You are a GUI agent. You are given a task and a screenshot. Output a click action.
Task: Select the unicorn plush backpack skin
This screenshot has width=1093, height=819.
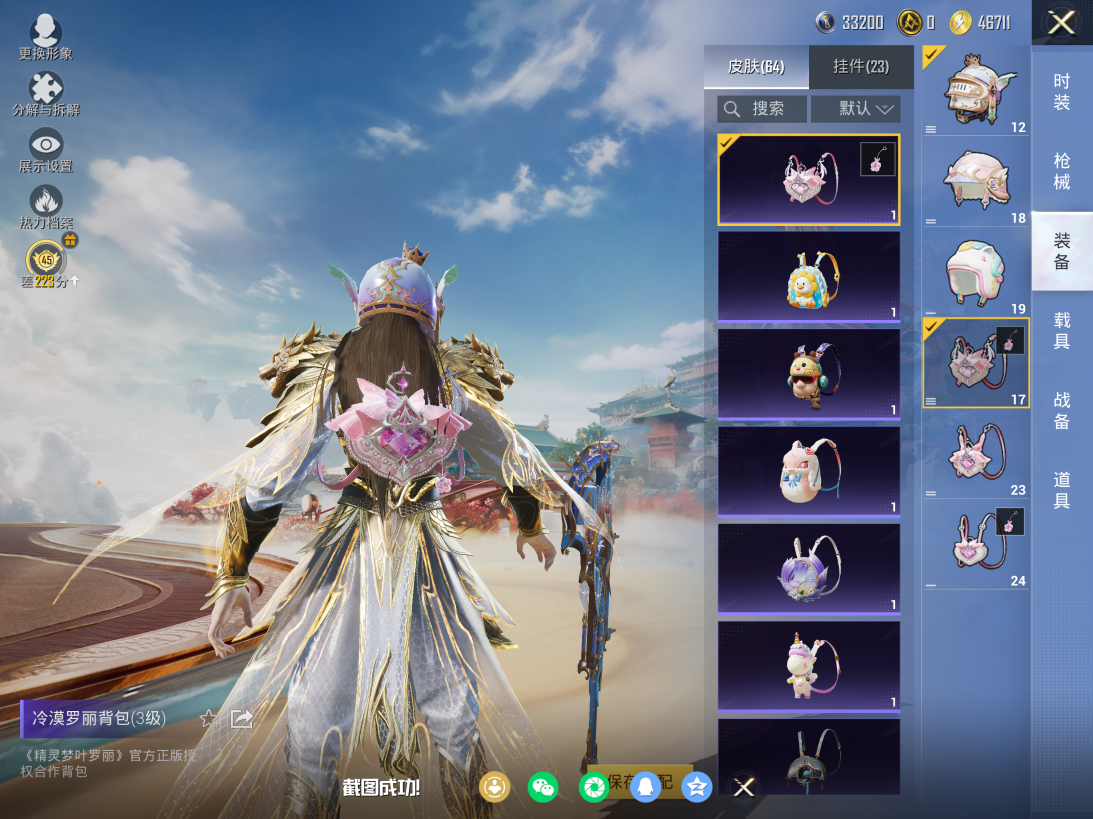tap(809, 666)
